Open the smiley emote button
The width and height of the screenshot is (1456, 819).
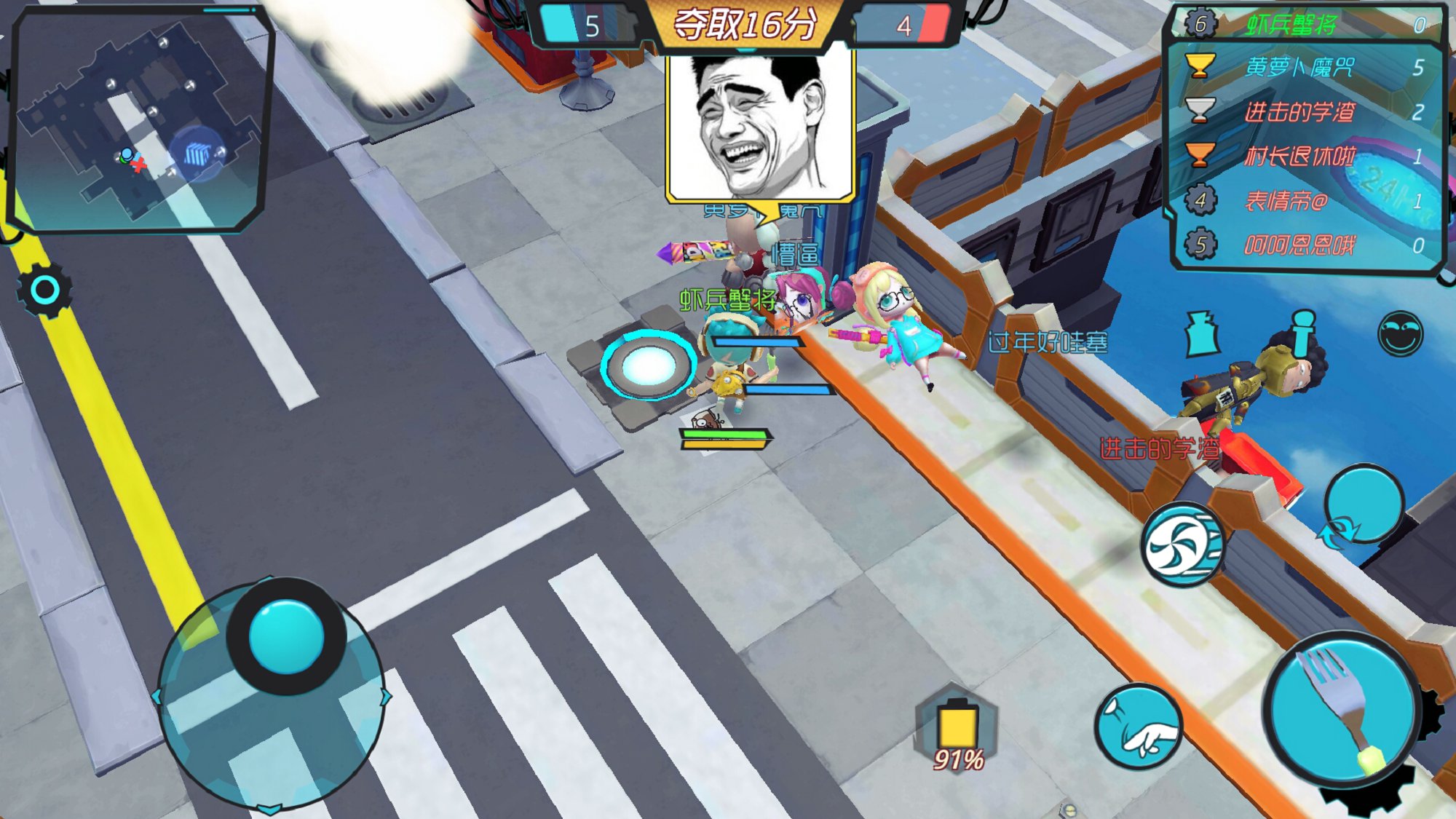point(1400,333)
